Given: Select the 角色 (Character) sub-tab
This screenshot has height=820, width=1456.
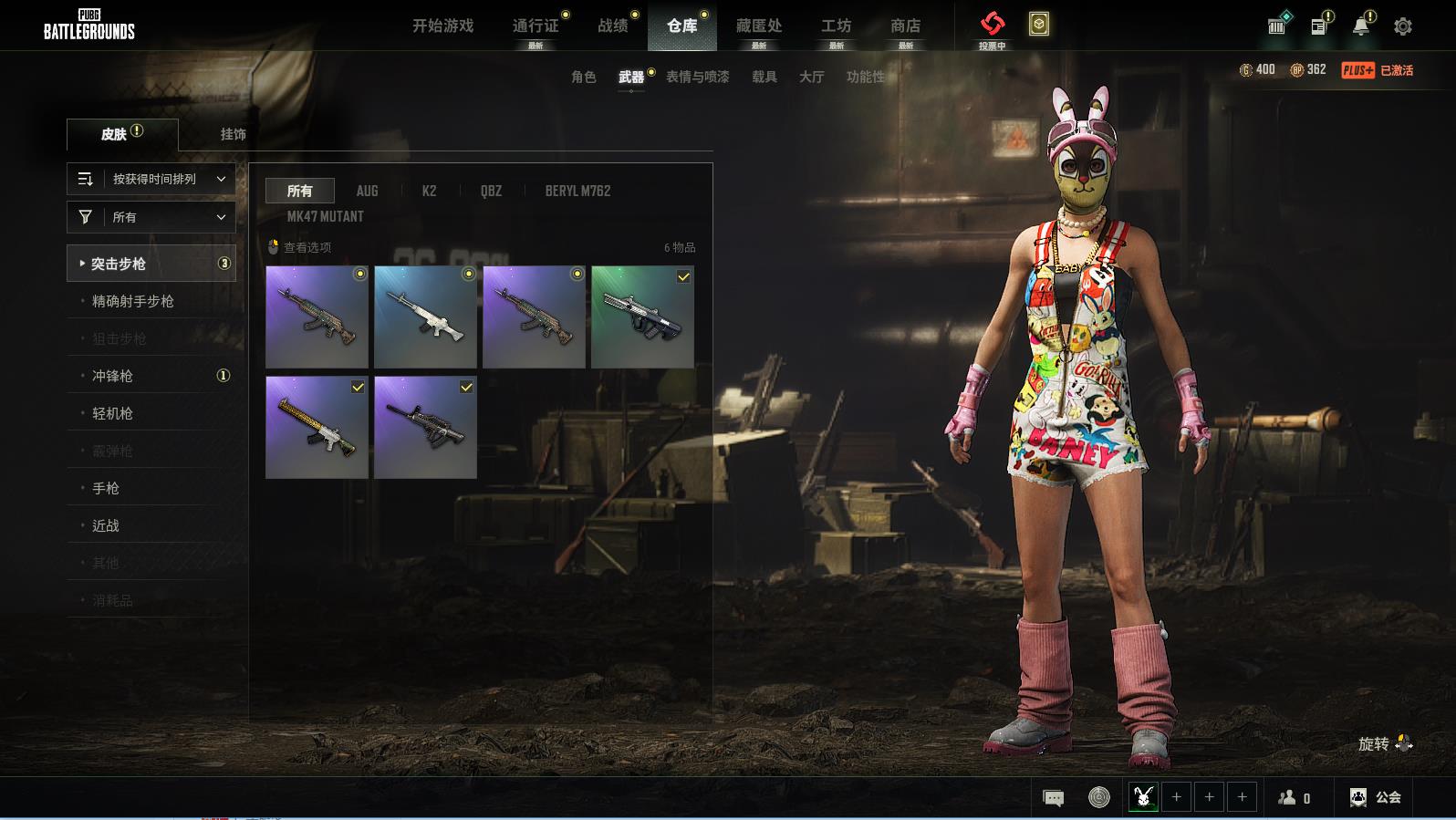Looking at the screenshot, I should [x=584, y=77].
